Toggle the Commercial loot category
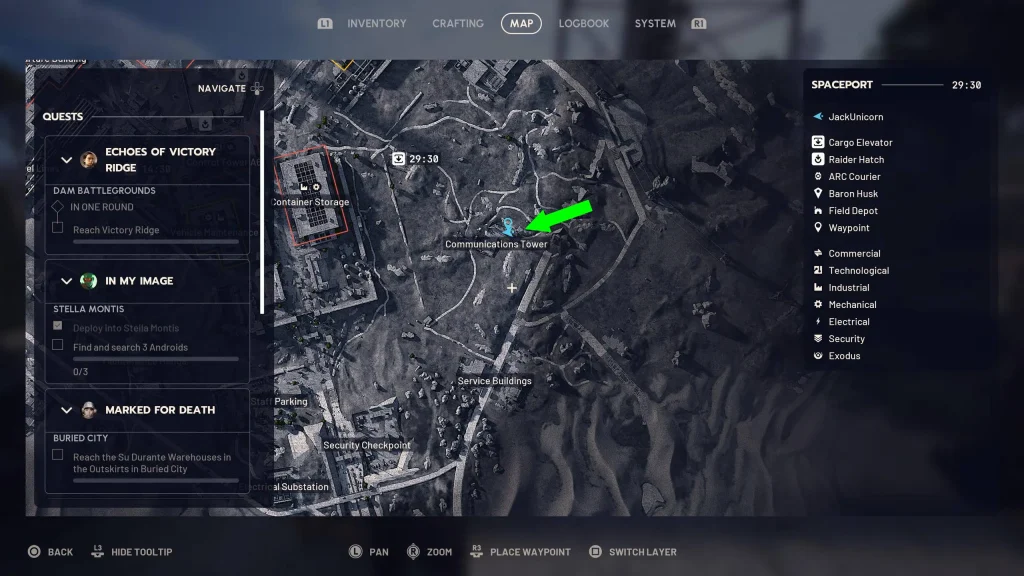 (854, 253)
